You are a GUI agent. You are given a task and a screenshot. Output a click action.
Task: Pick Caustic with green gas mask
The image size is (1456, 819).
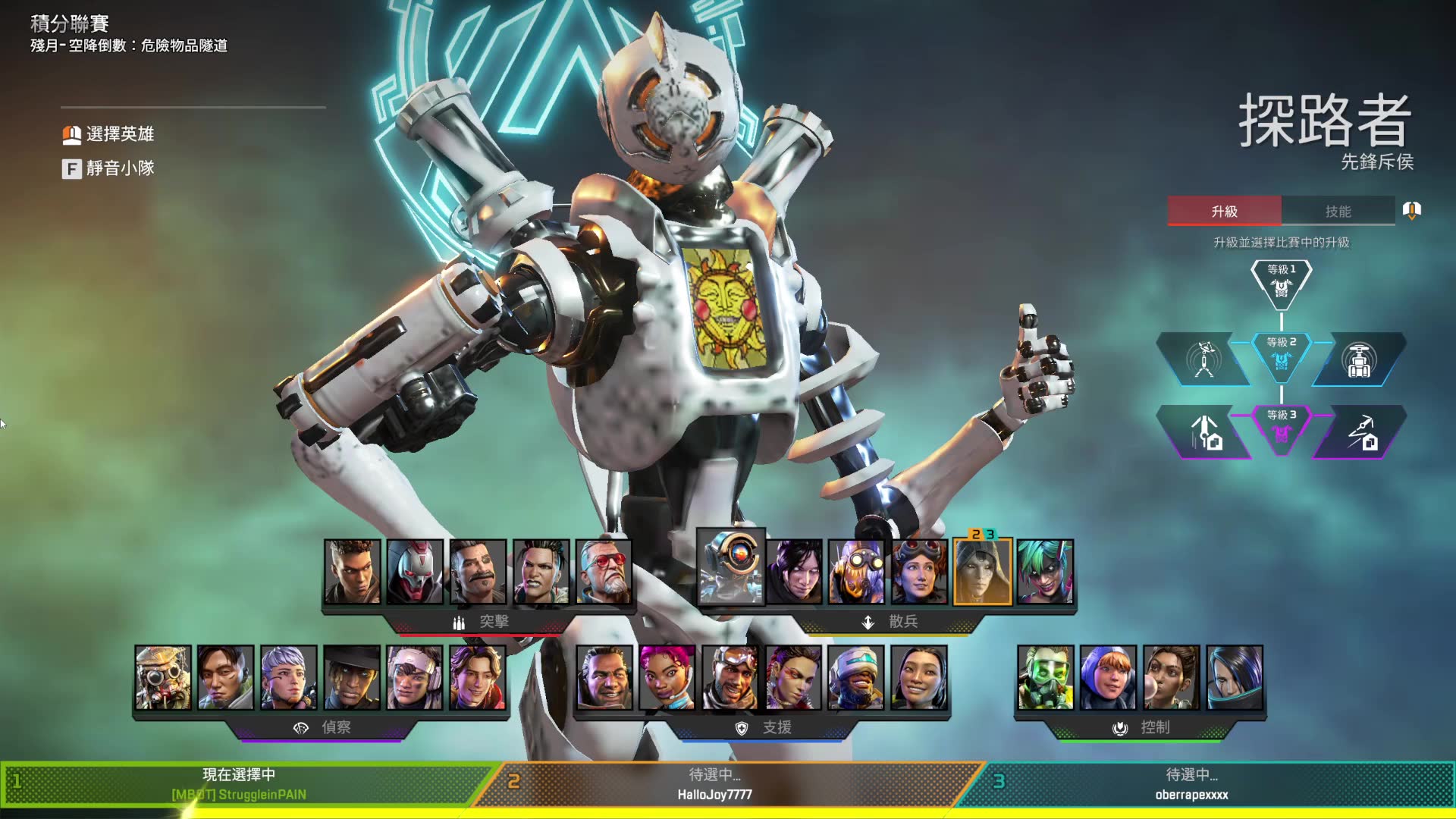[1046, 678]
